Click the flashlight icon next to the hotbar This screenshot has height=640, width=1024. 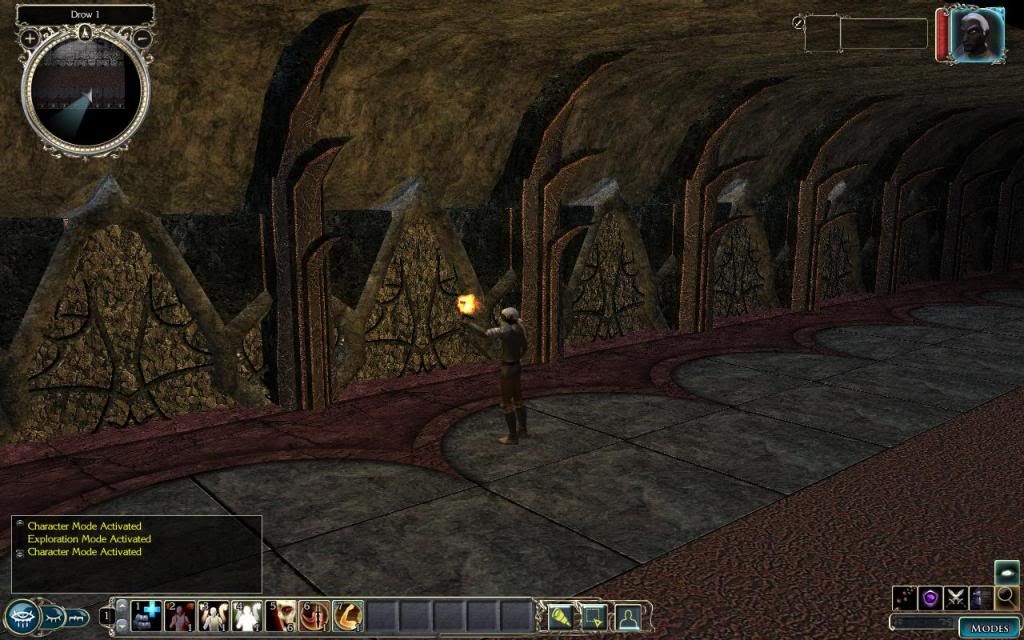(559, 615)
